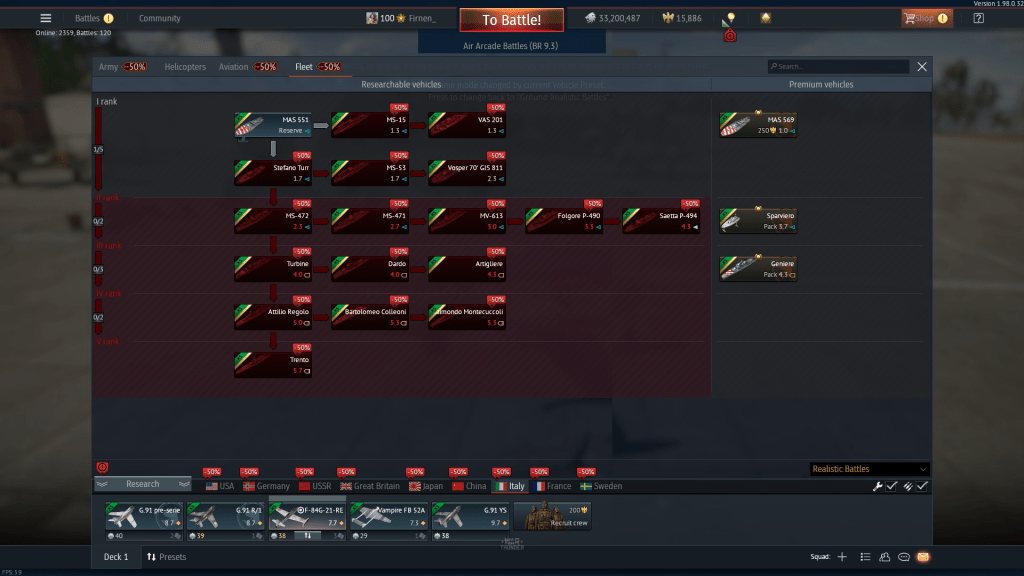Image resolution: width=1024 pixels, height=576 pixels.
Task: Select the Trento cruiser in tree
Action: pyautogui.click(x=271, y=365)
